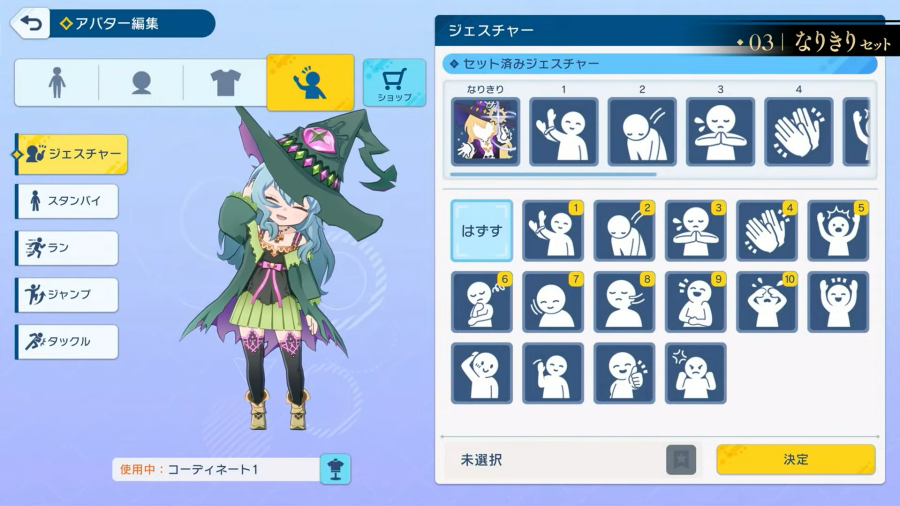This screenshot has height=506, width=900.
Task: Confirm with the 決定 button
Action: [x=795, y=460]
